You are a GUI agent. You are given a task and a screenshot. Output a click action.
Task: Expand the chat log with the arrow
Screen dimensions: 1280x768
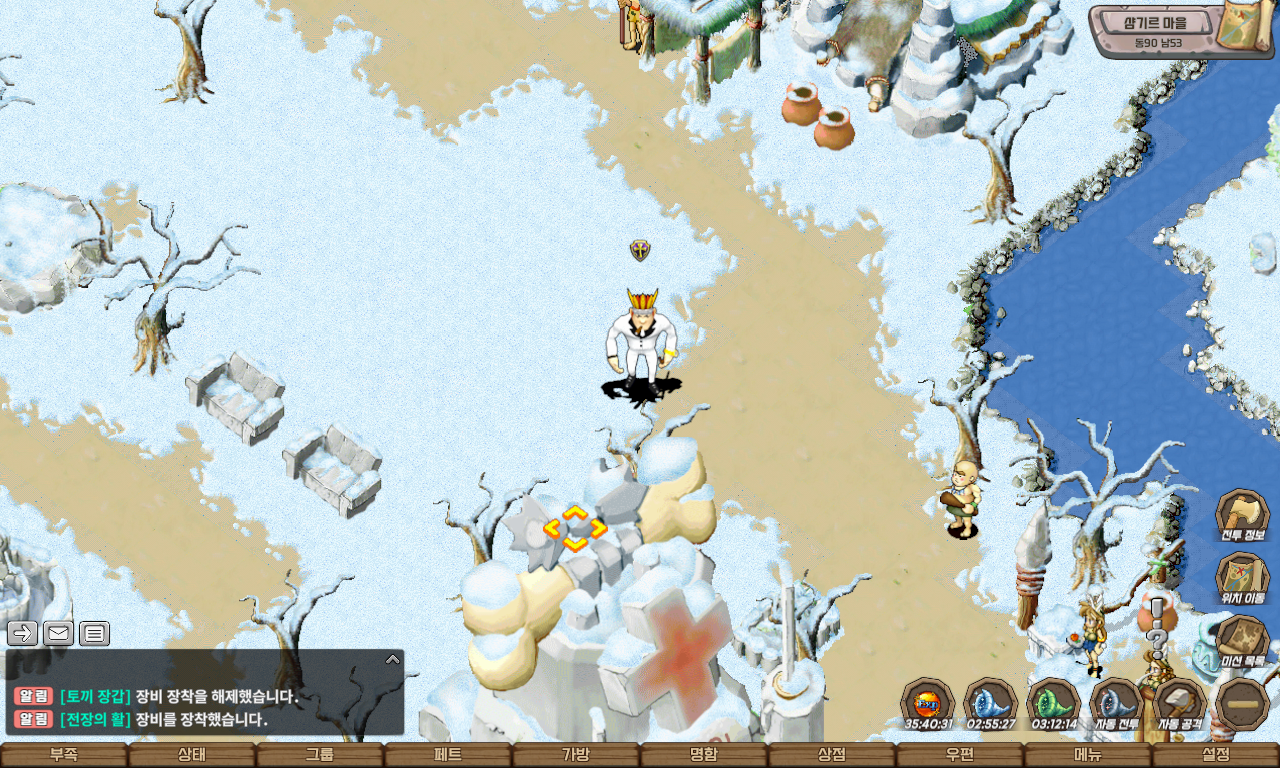point(393,659)
